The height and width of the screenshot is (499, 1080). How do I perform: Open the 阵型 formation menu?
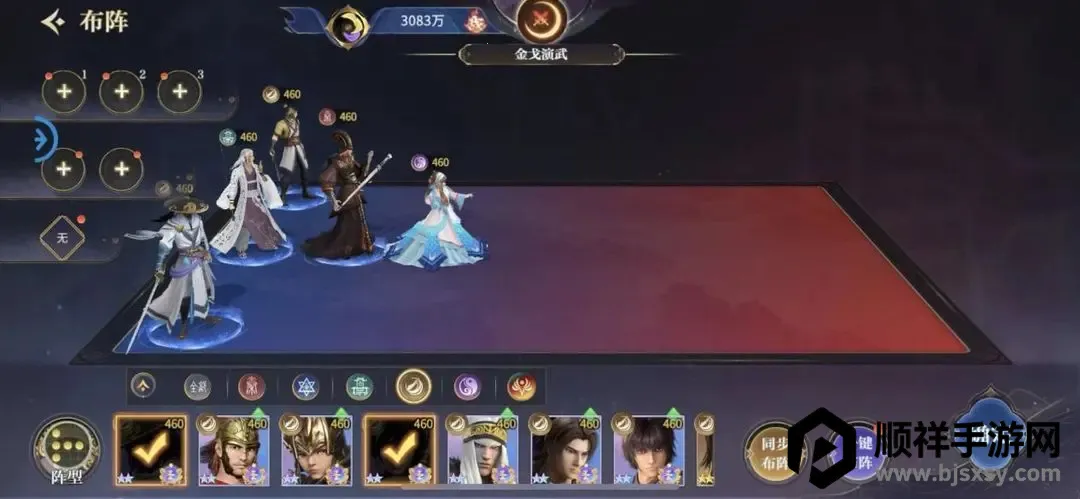coord(66,450)
